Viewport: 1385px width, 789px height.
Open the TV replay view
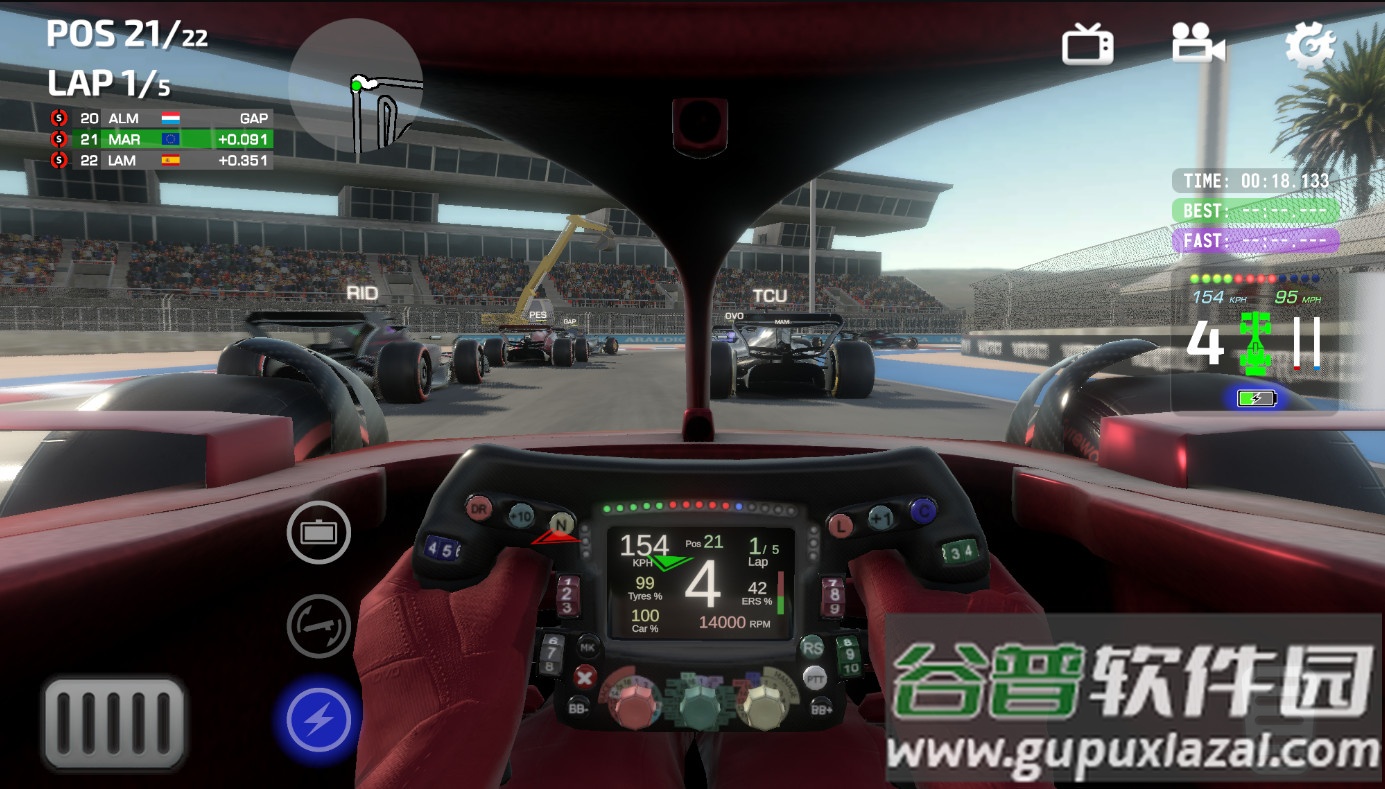pos(1087,44)
